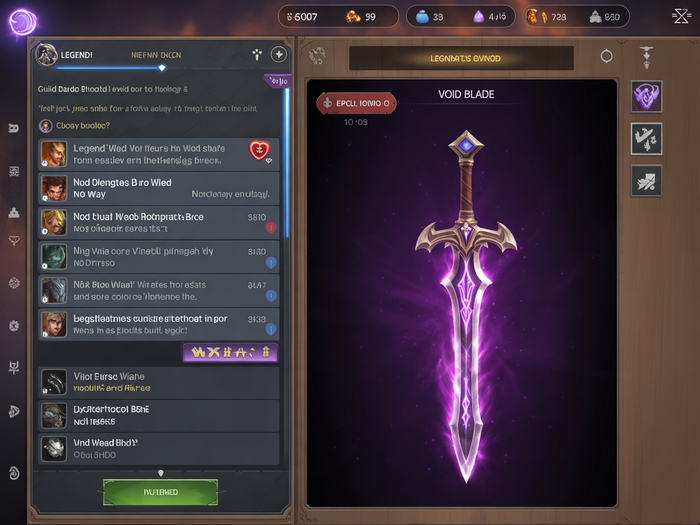Select the row showing the number 3147
Viewport: 700px width, 525px height.
pyautogui.click(x=160, y=290)
